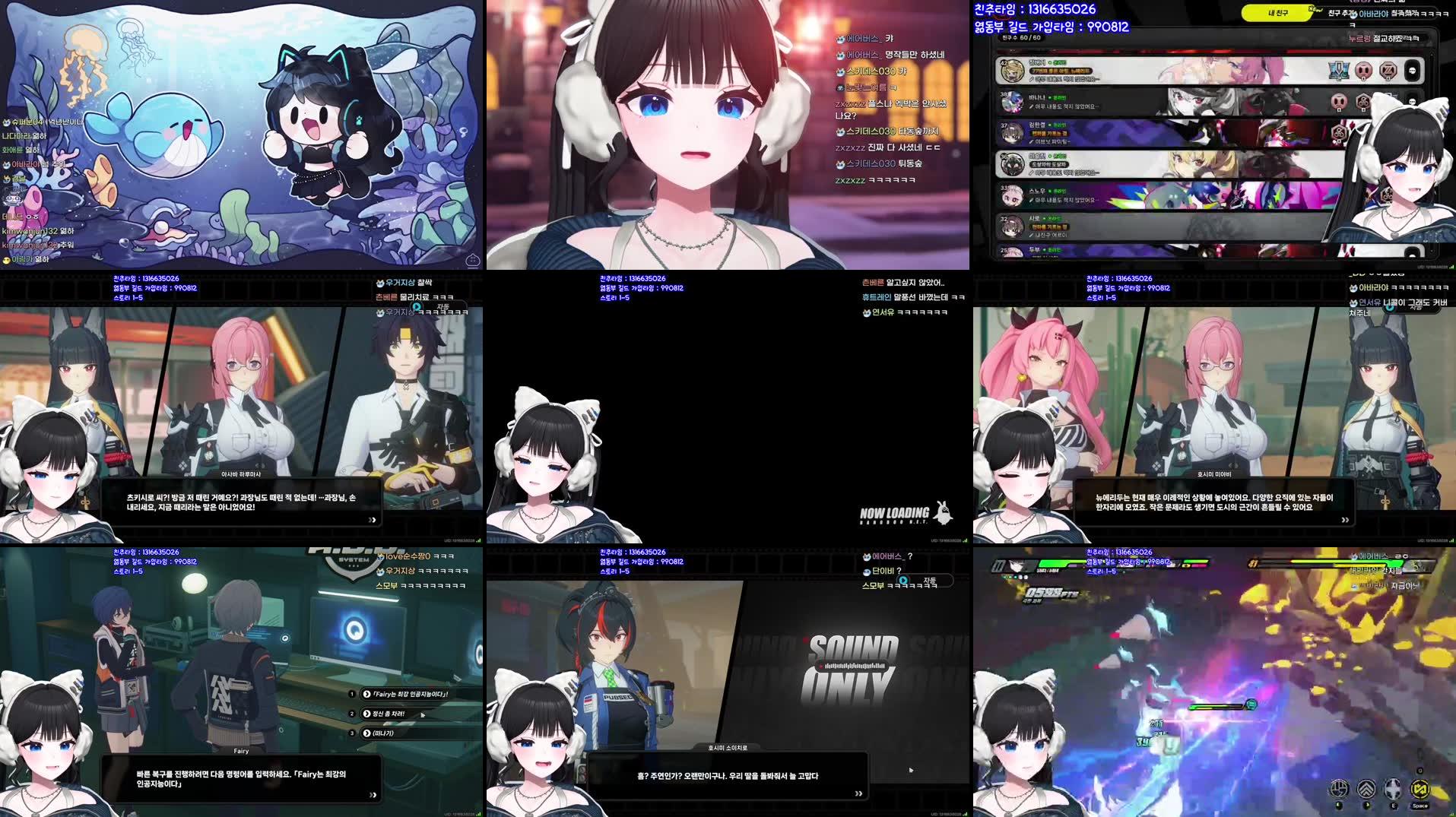Image resolution: width=1456 pixels, height=817 pixels.
Task: Click the 친구 수 60/60 counter label
Action: pos(1021,38)
